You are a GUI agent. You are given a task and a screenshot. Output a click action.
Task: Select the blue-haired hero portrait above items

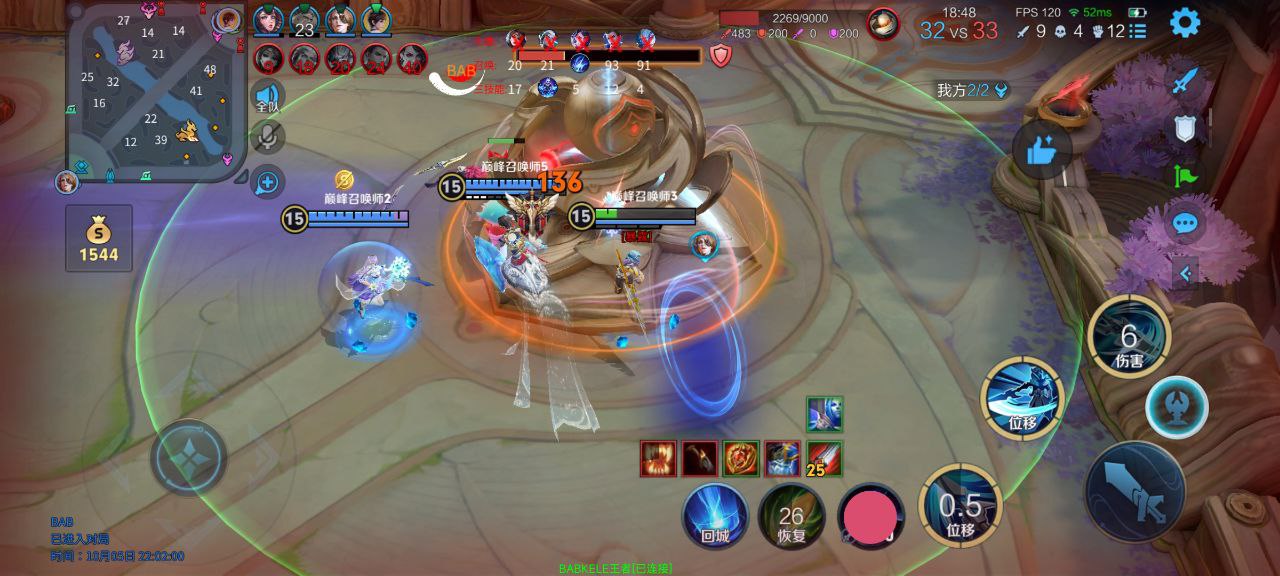[x=824, y=414]
